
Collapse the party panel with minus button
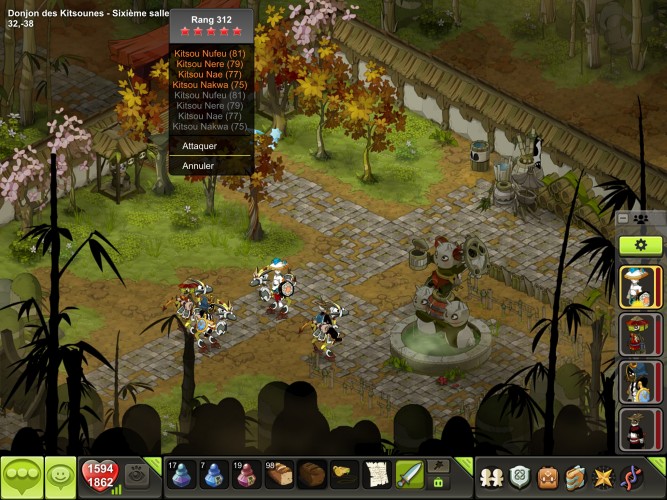[623, 218]
